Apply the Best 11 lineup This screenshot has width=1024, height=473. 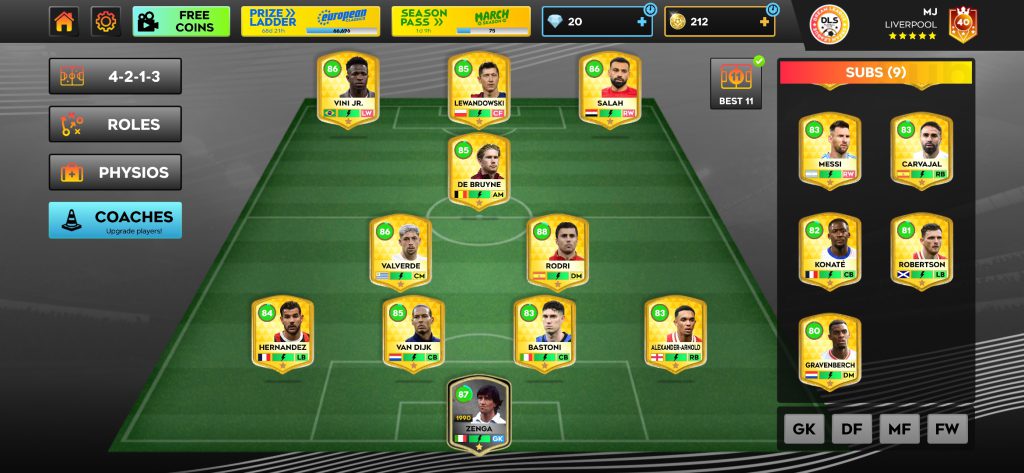[x=736, y=84]
